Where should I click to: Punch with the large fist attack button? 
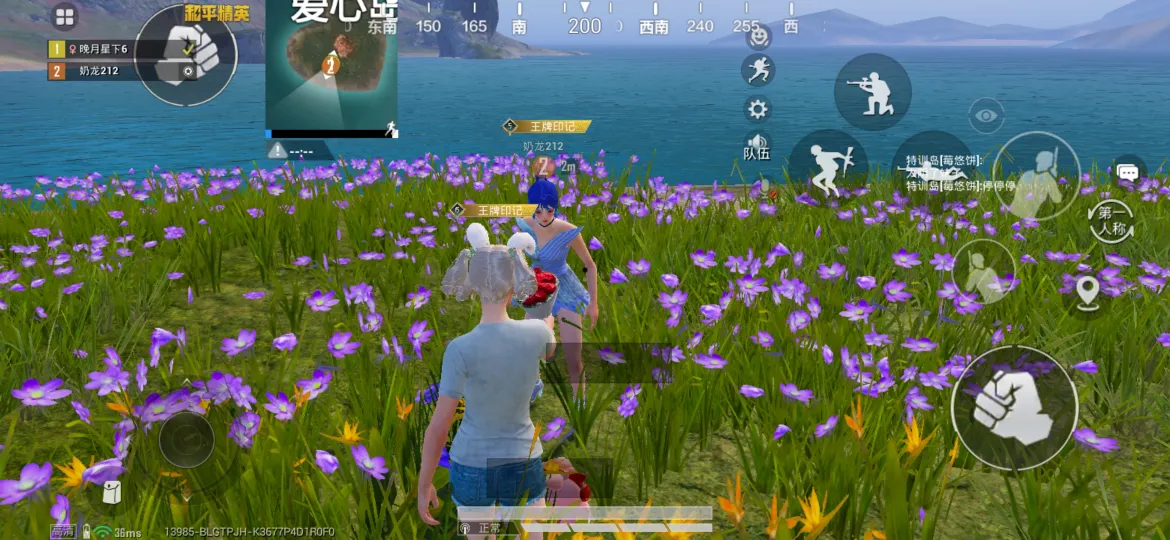pos(1014,408)
